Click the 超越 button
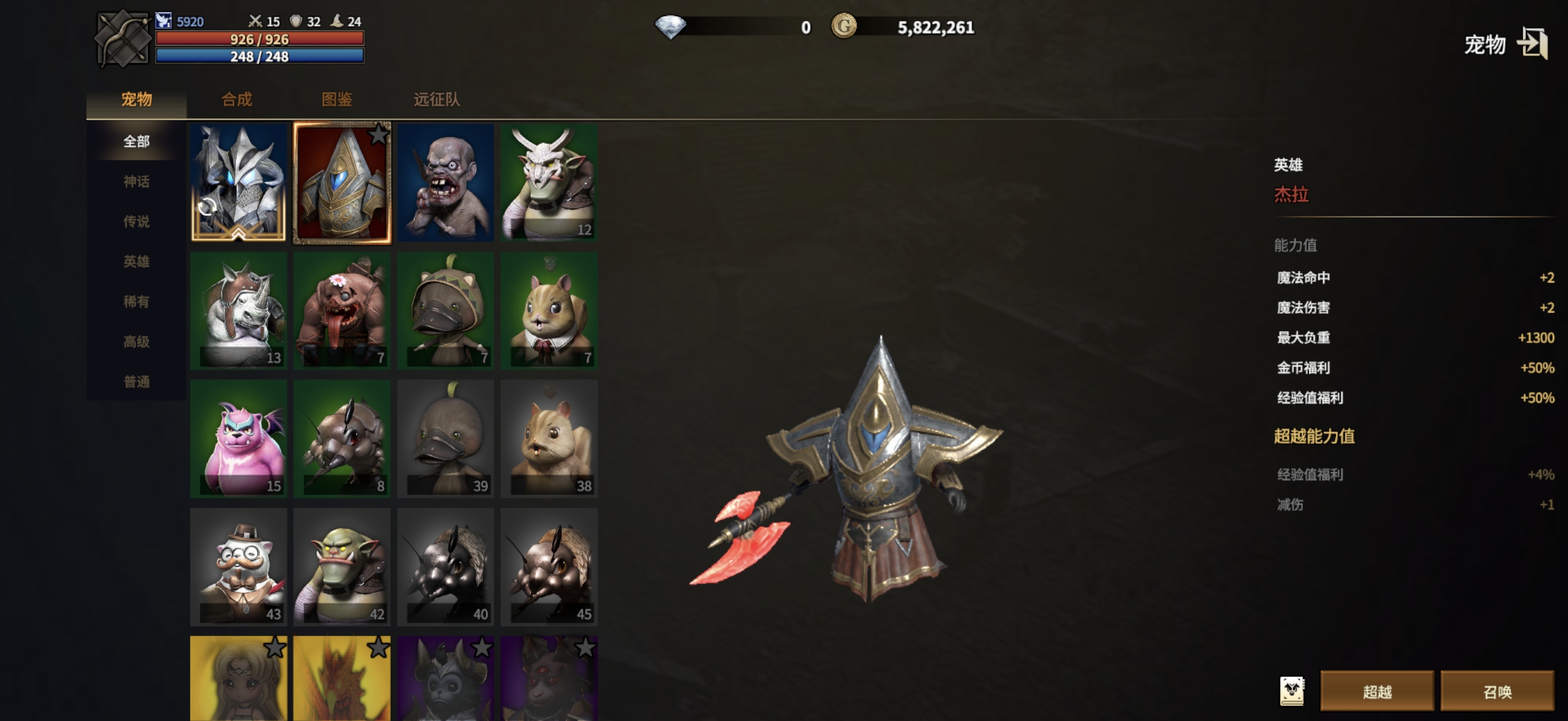This screenshot has height=721, width=1568. coord(1377,691)
